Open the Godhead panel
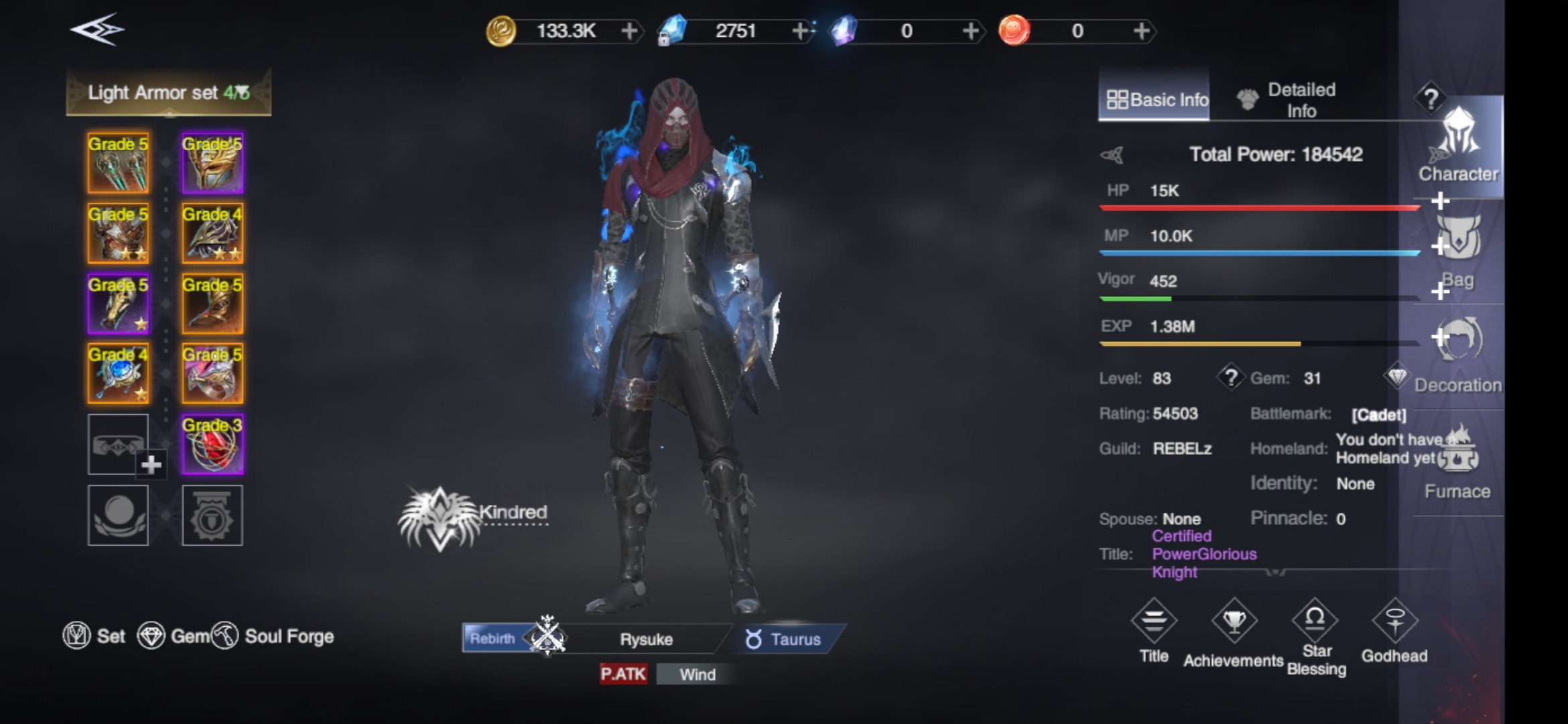This screenshot has width=1568, height=724. pos(1394,631)
